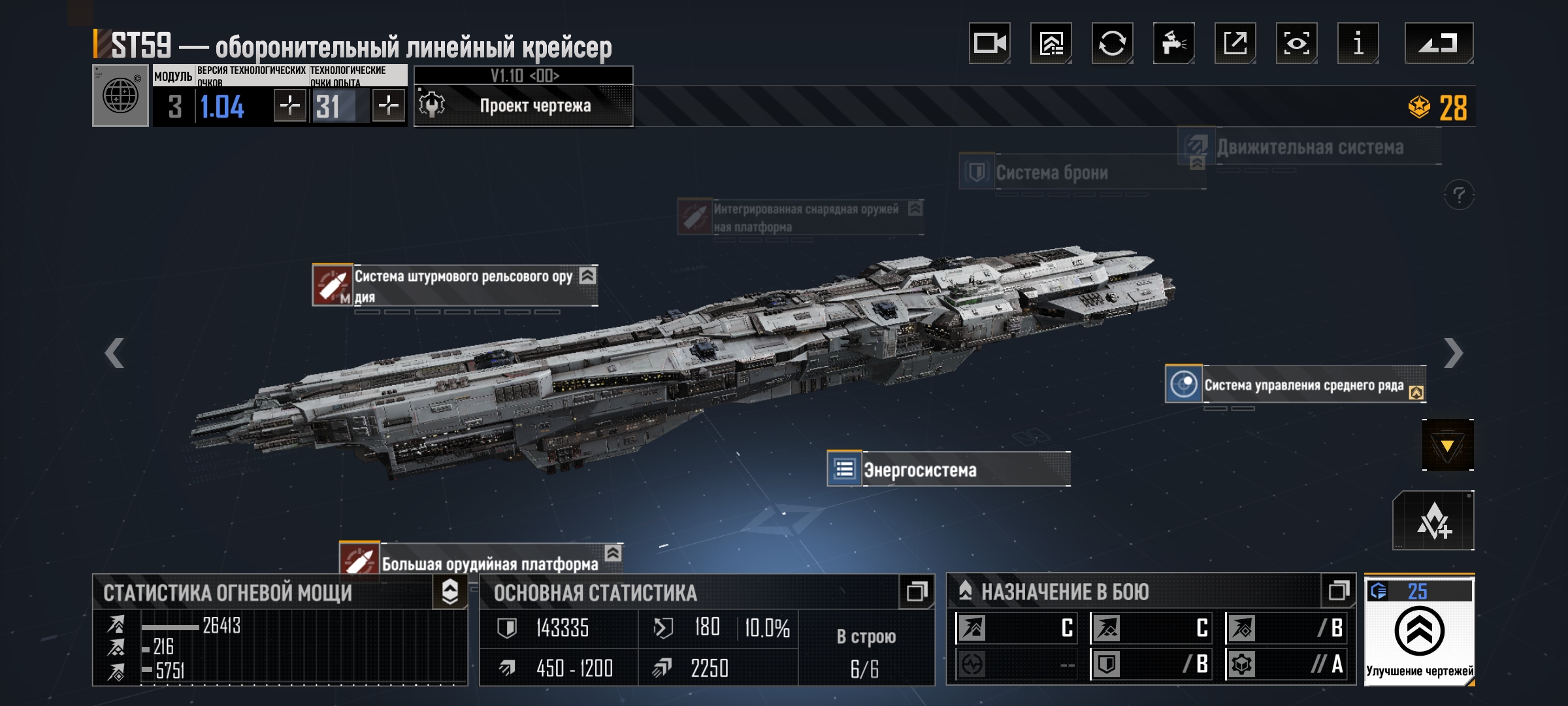The height and width of the screenshot is (706, 1568).
Task: Click the share export arrow icon
Action: tap(1235, 43)
